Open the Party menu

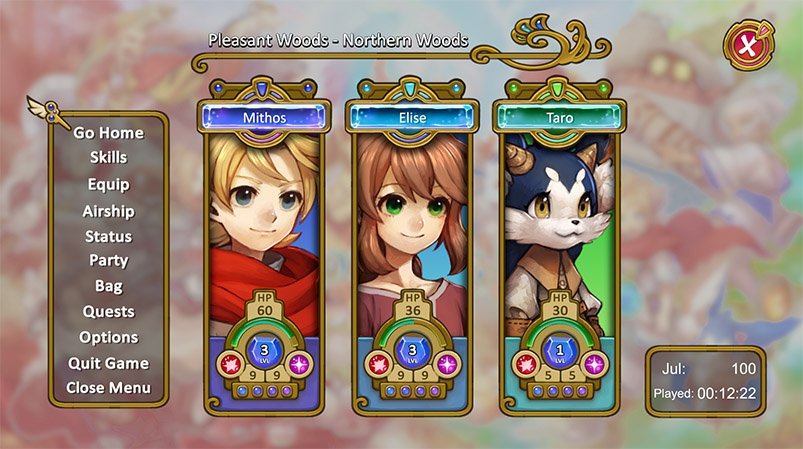(108, 261)
